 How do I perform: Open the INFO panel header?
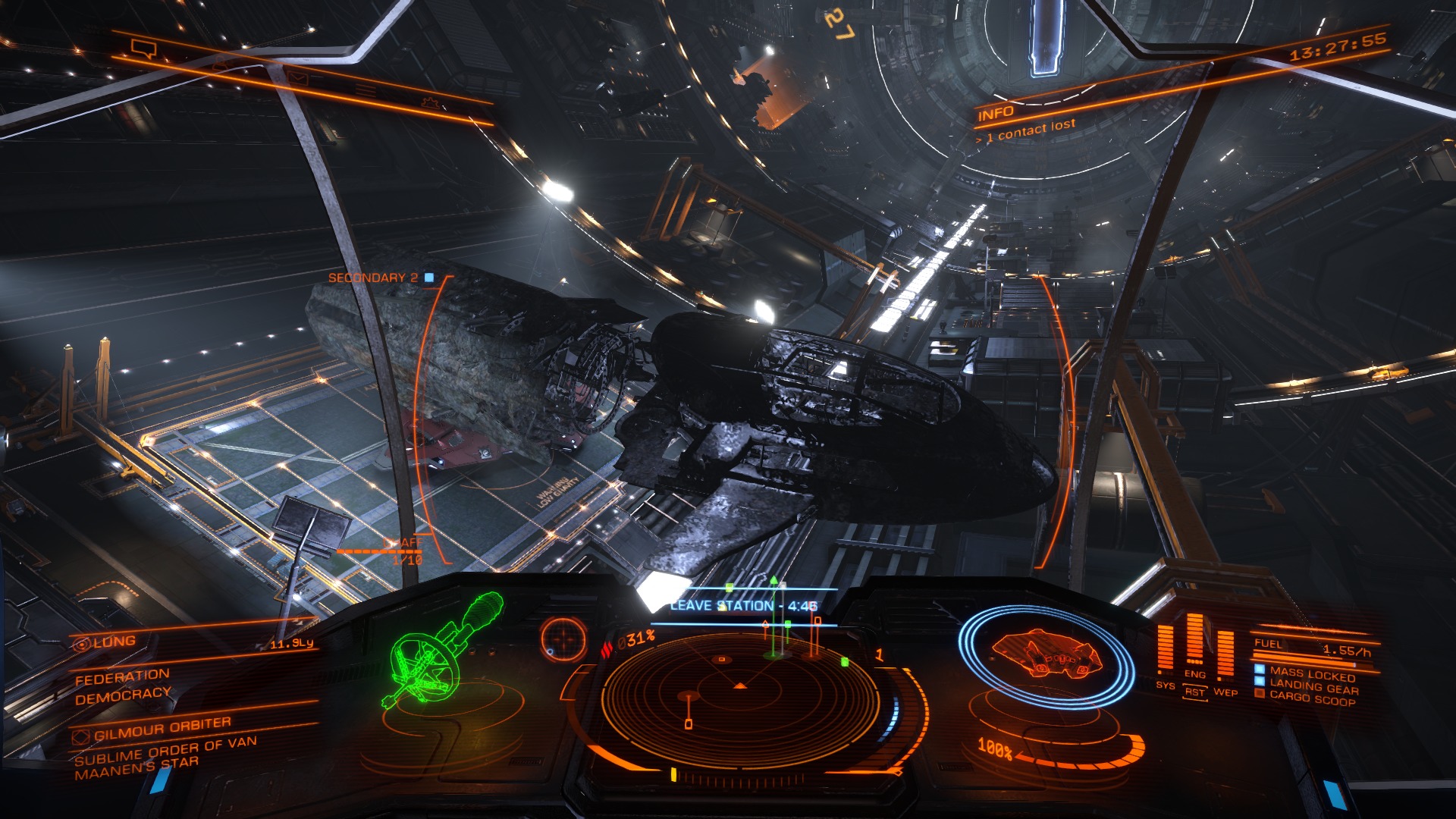(996, 115)
